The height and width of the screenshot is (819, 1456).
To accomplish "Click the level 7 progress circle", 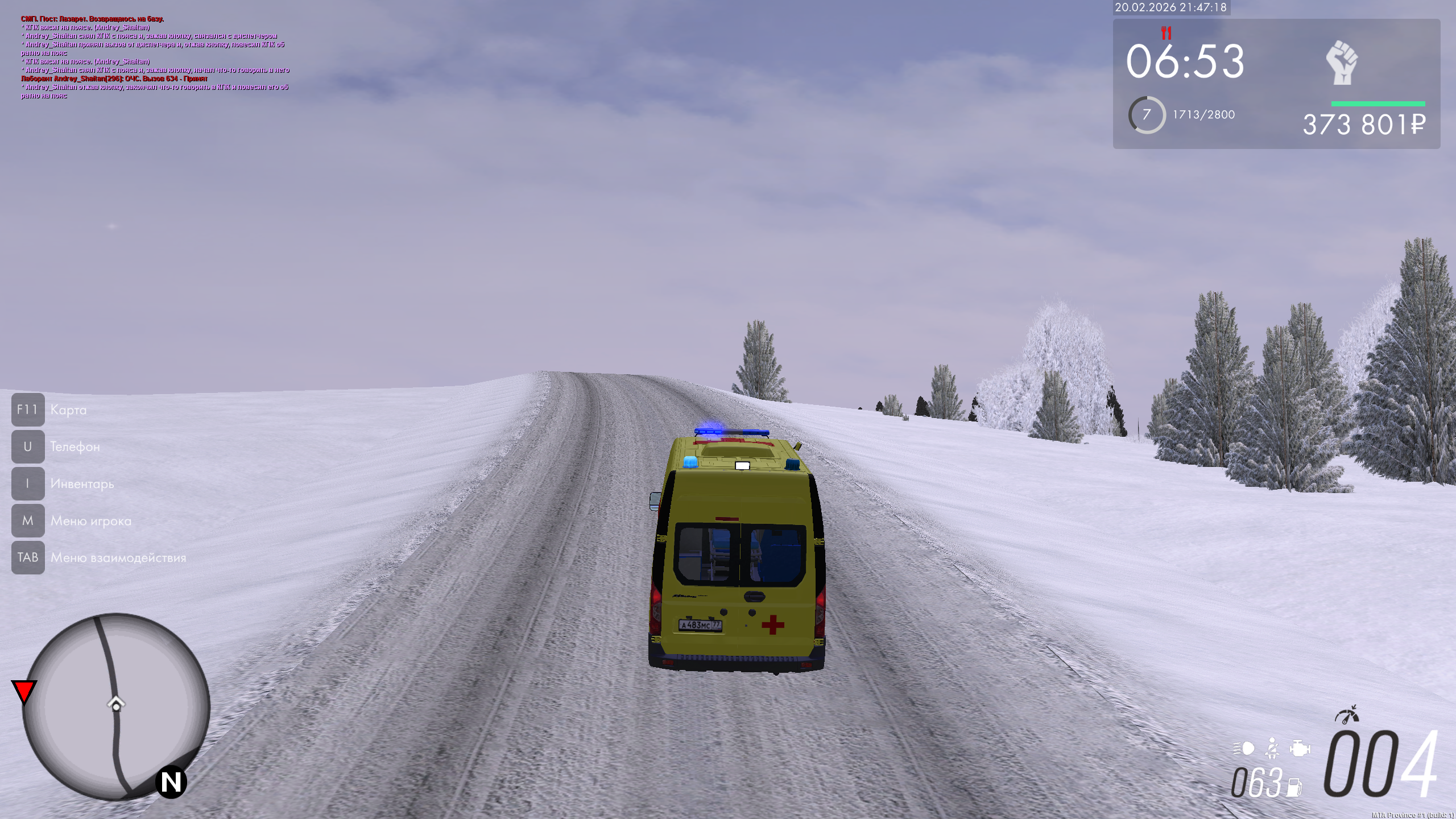I will tap(1147, 115).
